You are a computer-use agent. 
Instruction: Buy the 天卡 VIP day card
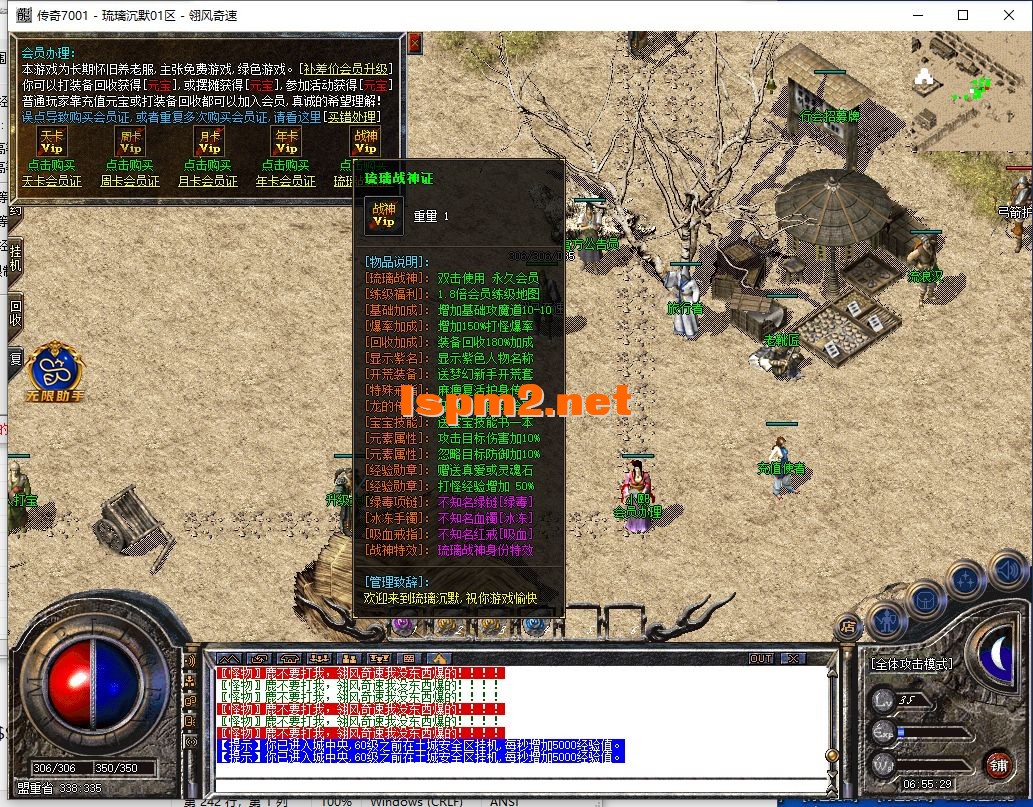pos(50,141)
